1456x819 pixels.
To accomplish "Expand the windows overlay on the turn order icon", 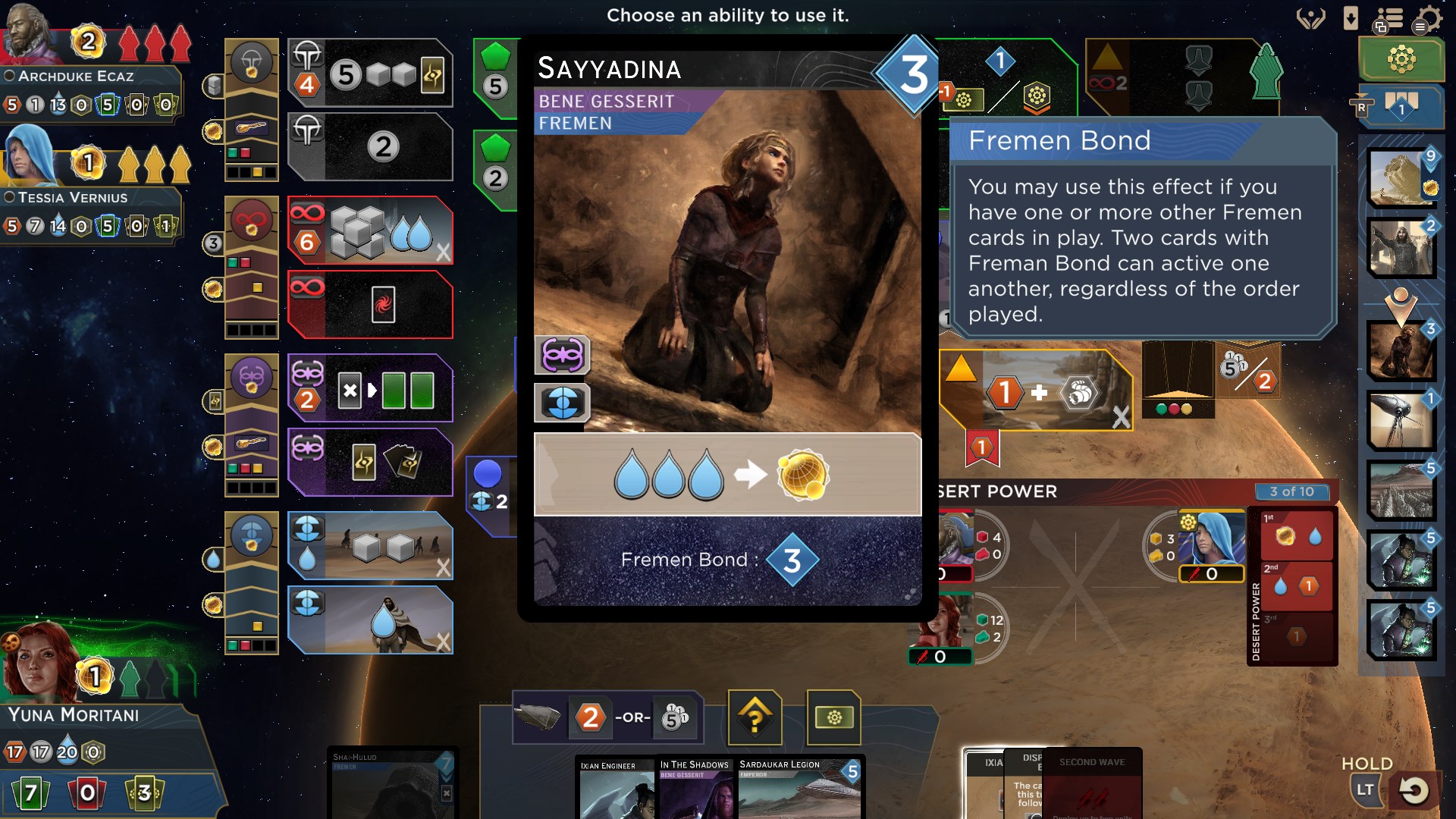I will tap(1380, 27).
